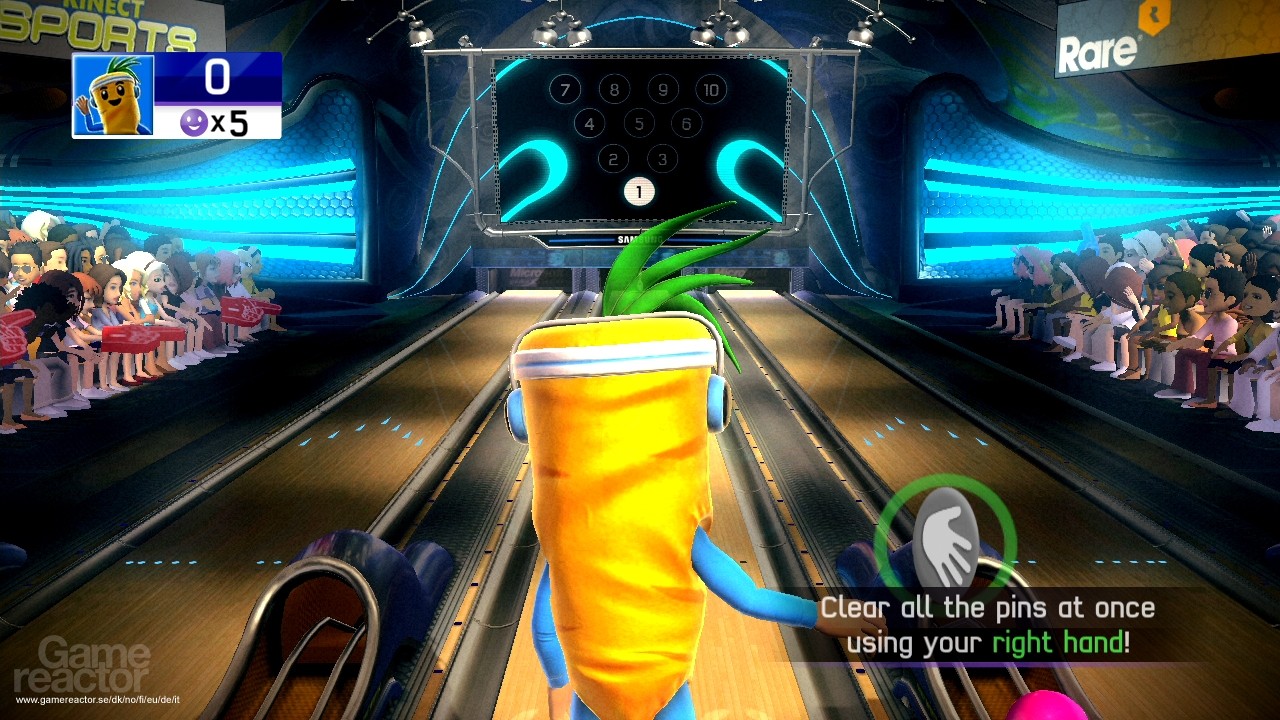Toggle pin 5 in the pin diagram

coord(637,124)
